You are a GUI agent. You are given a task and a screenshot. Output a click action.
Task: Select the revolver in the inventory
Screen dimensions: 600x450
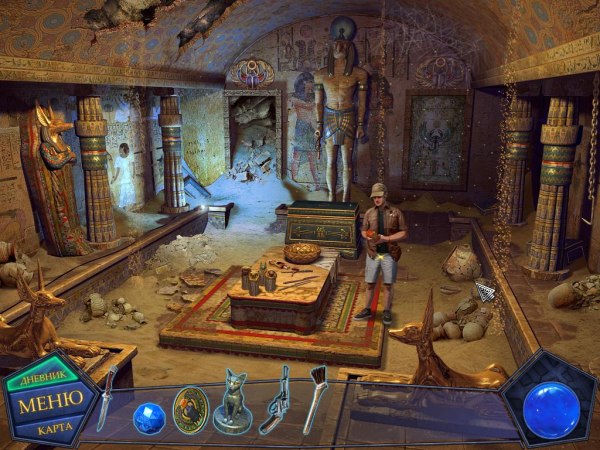275,399
